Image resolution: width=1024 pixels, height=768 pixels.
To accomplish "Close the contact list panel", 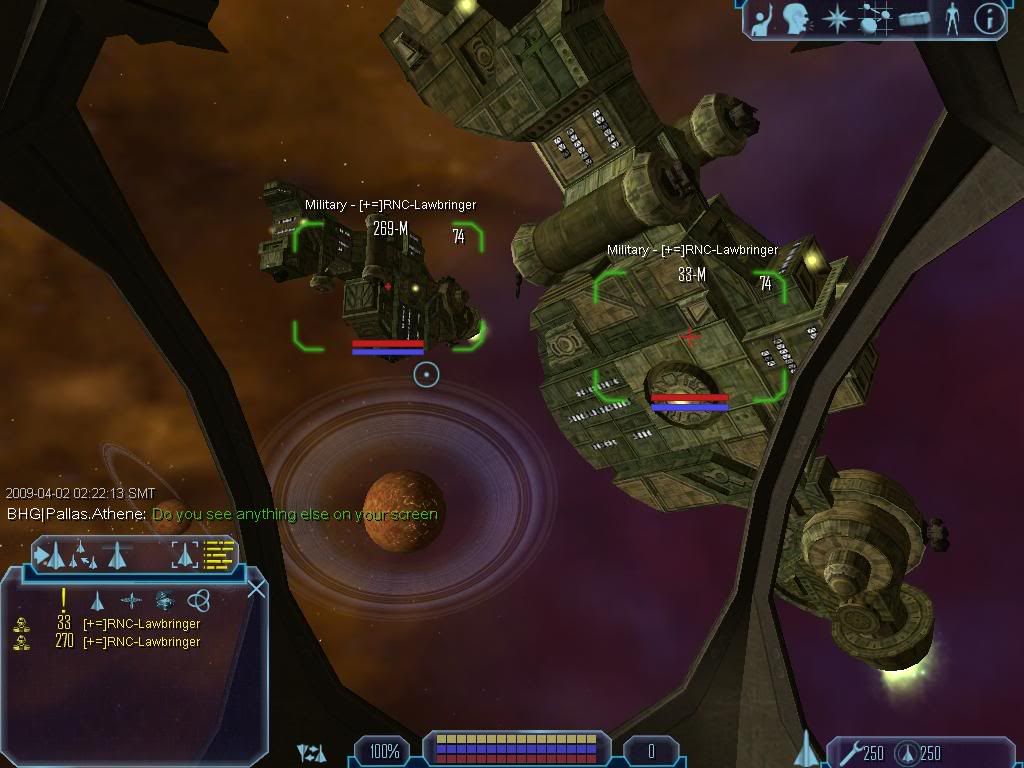I will 256,588.
